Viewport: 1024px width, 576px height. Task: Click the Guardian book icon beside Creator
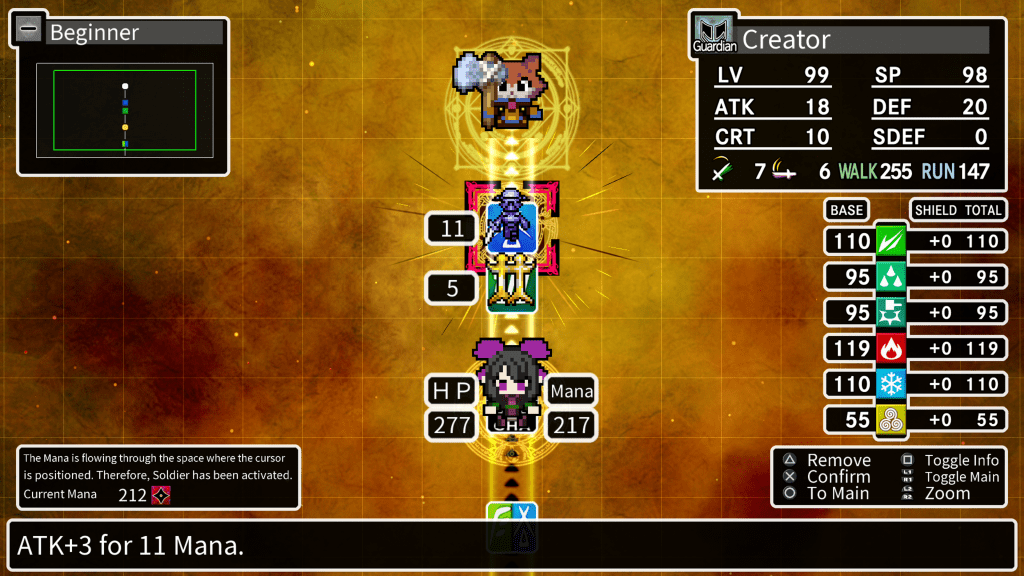click(714, 35)
